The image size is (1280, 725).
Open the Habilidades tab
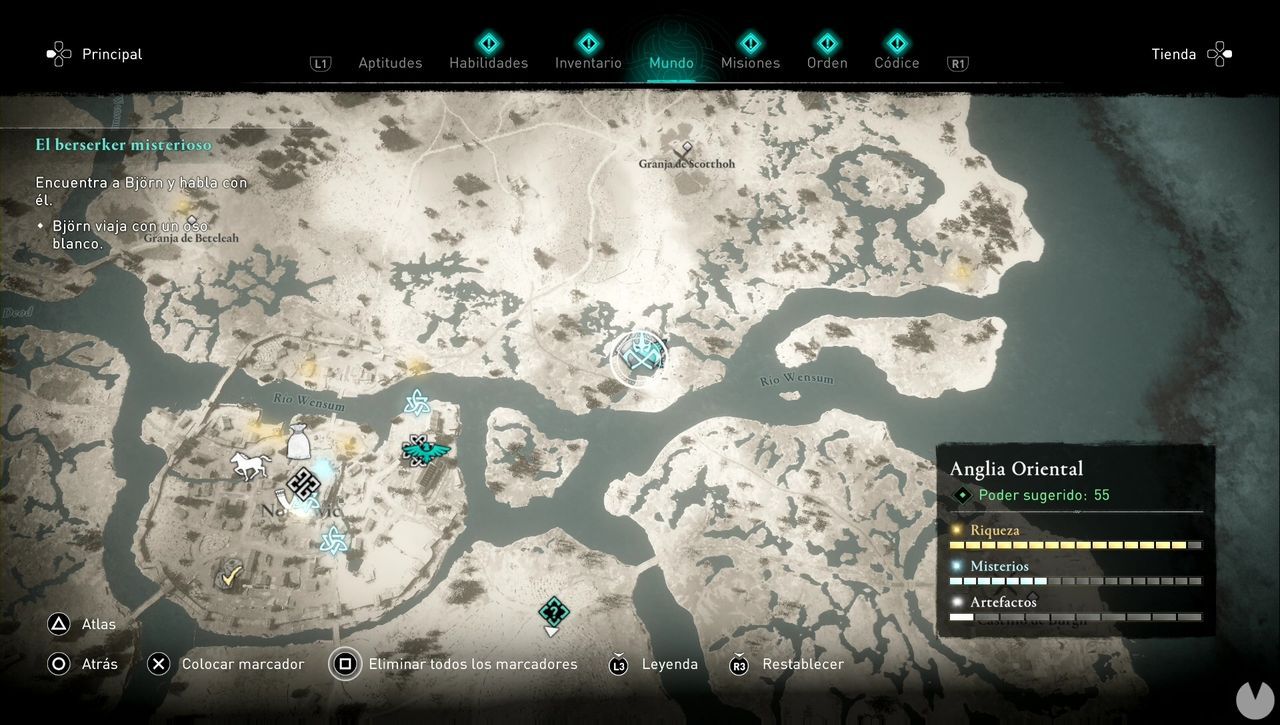pyautogui.click(x=488, y=63)
